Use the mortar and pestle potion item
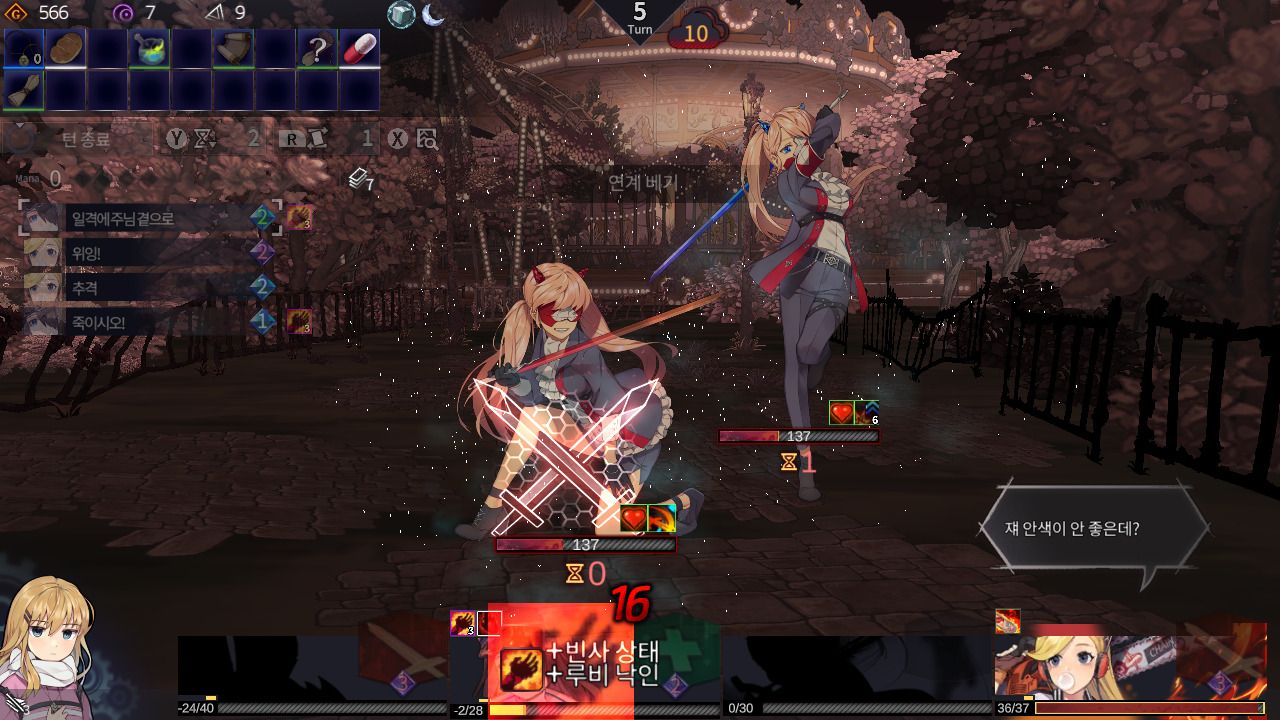Image resolution: width=1280 pixels, height=720 pixels. click(x=149, y=48)
